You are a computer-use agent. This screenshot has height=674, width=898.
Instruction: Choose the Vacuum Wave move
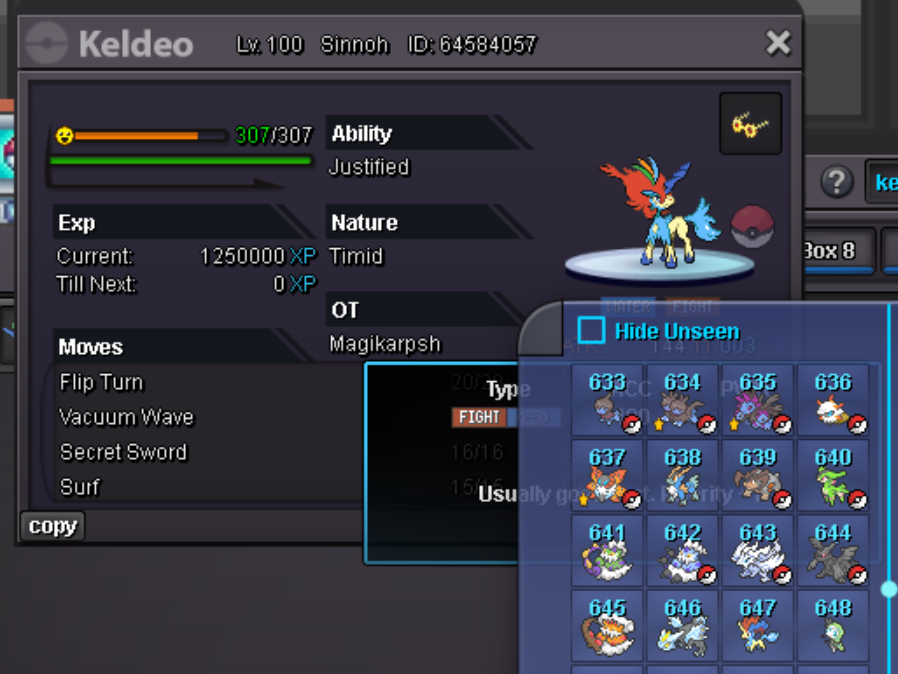tap(126, 417)
